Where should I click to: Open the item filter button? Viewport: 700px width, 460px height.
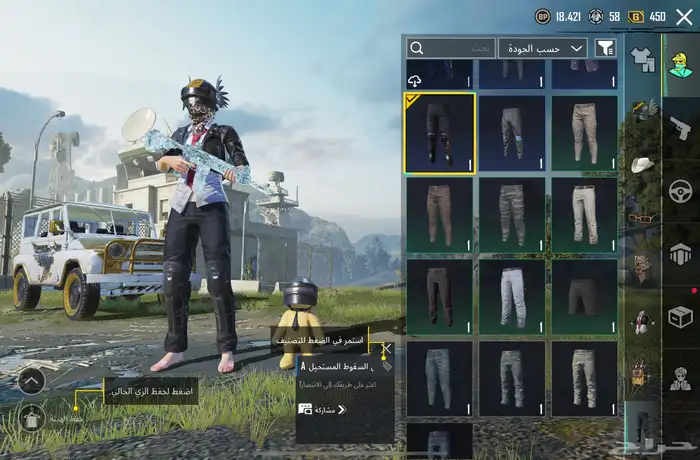tap(605, 48)
